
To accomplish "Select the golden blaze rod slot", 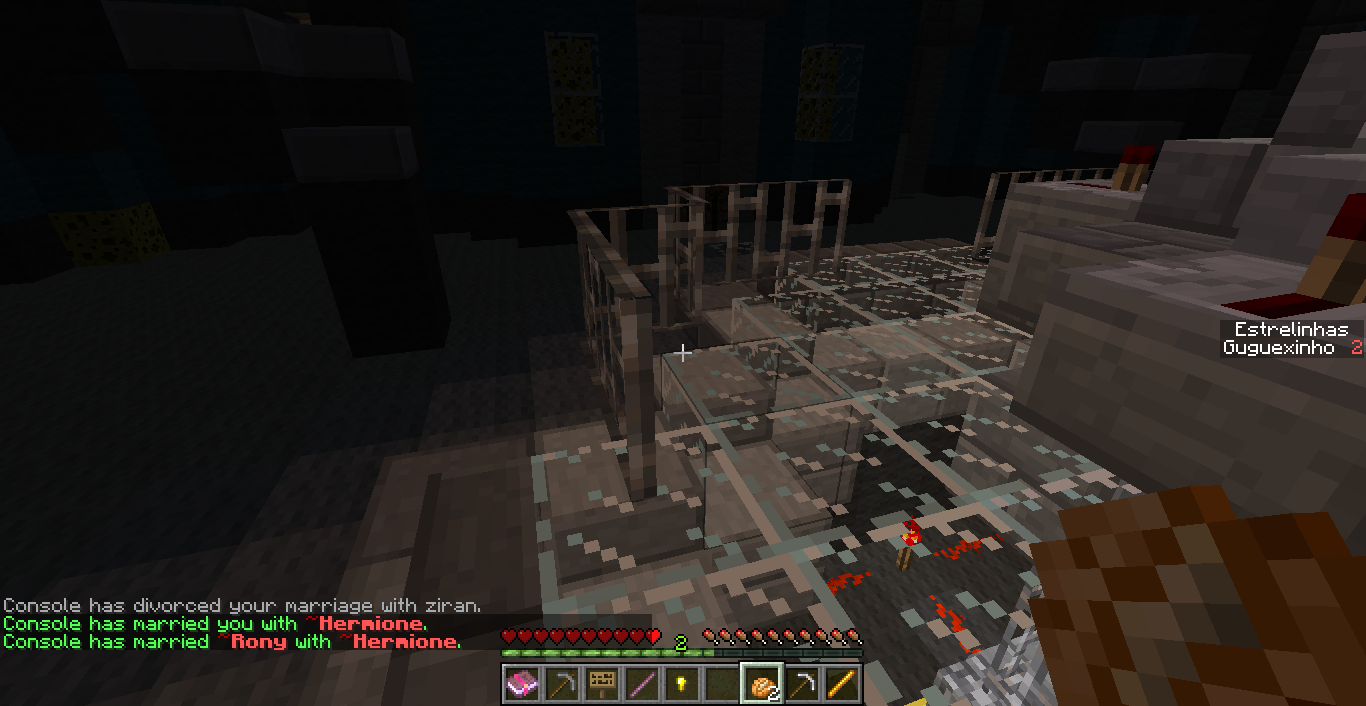I will 841,685.
